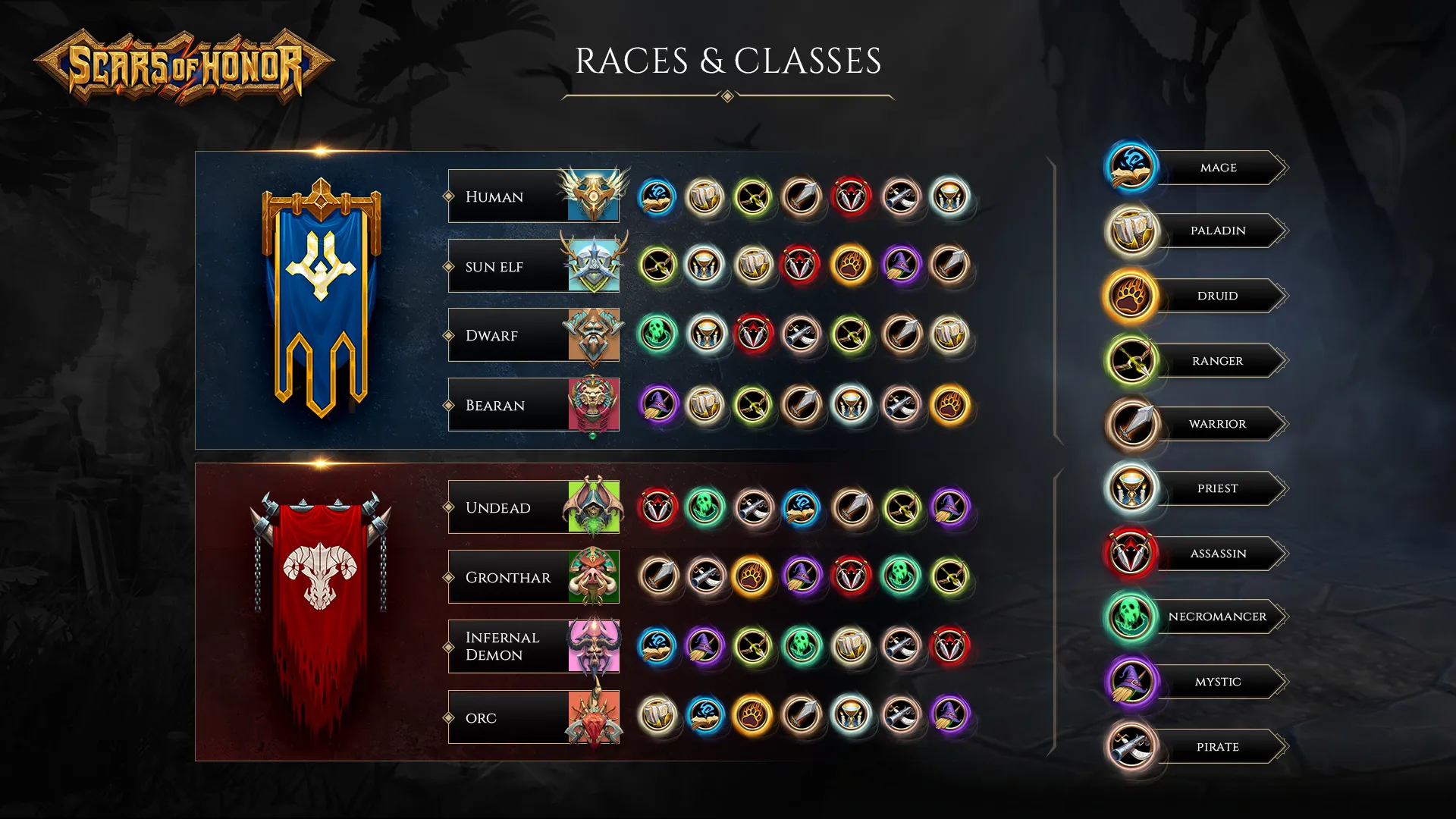
Task: Choose the Sun Elf race
Action: pyautogui.click(x=532, y=266)
